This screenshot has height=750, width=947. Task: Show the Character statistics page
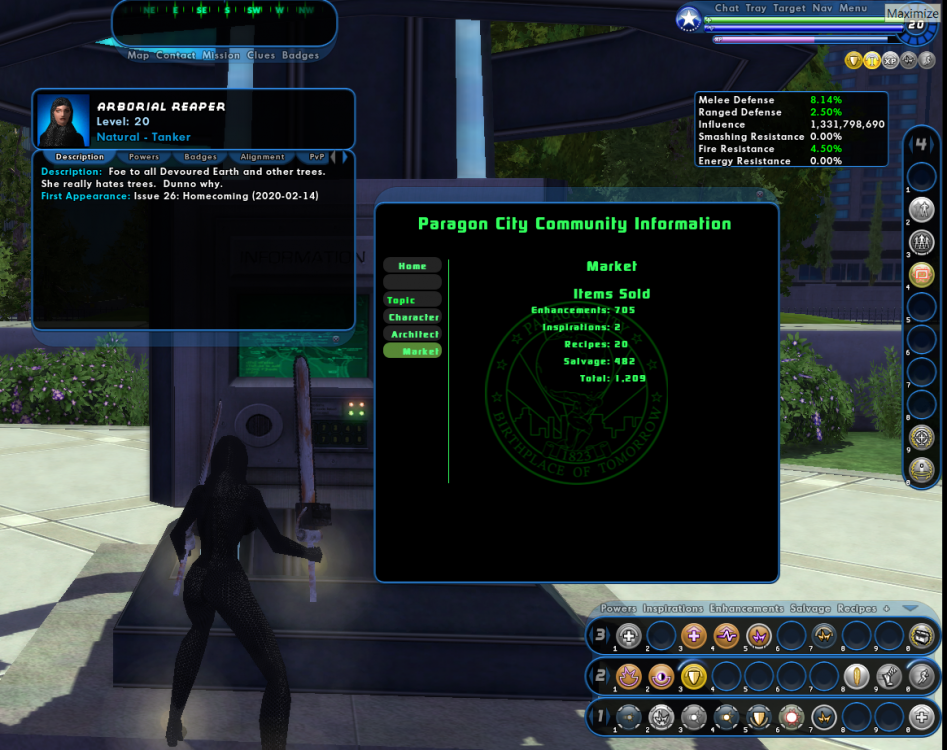(x=413, y=317)
